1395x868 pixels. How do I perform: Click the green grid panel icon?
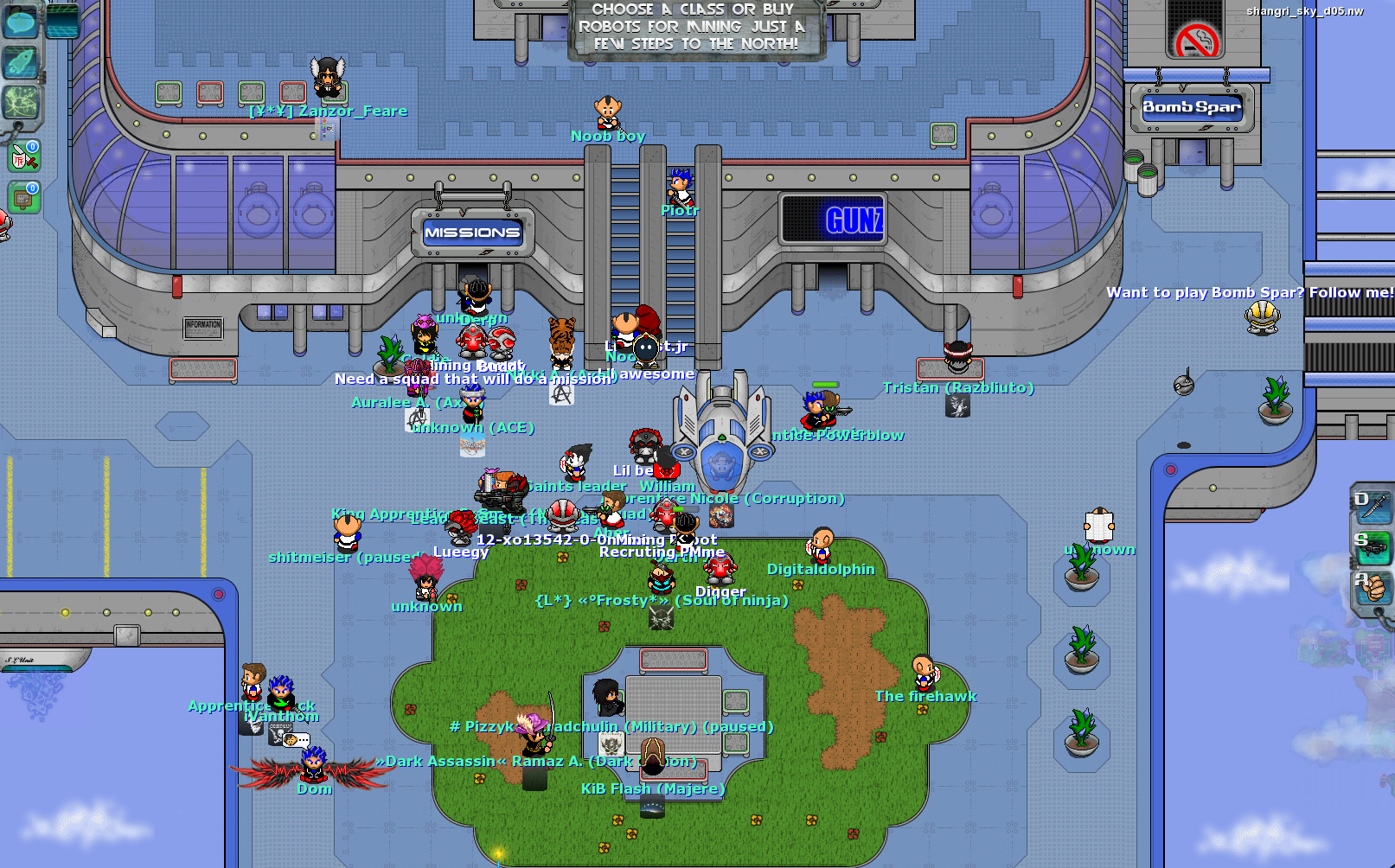tap(61, 19)
